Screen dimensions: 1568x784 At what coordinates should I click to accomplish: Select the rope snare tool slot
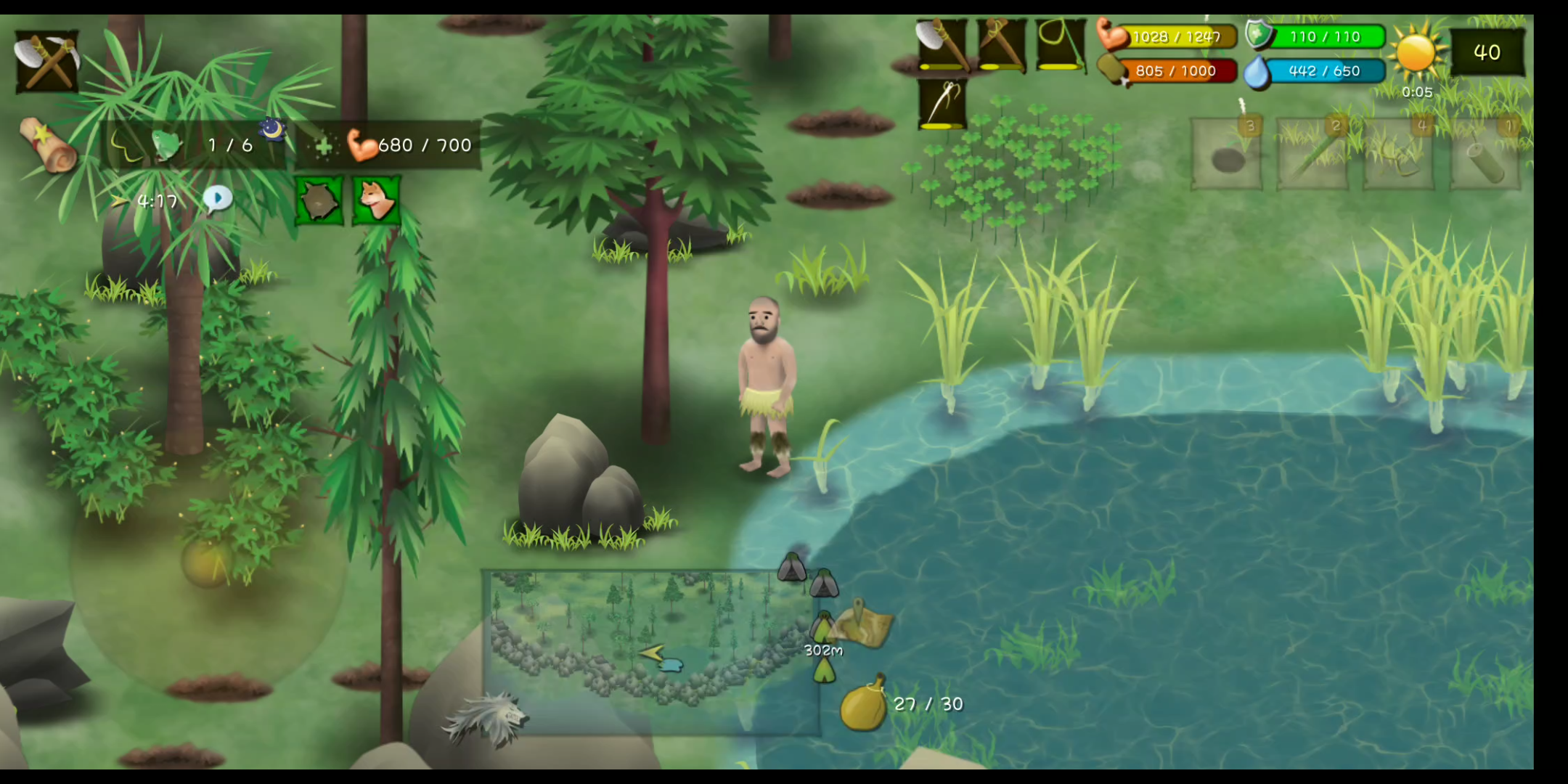pyautogui.click(x=1060, y=45)
